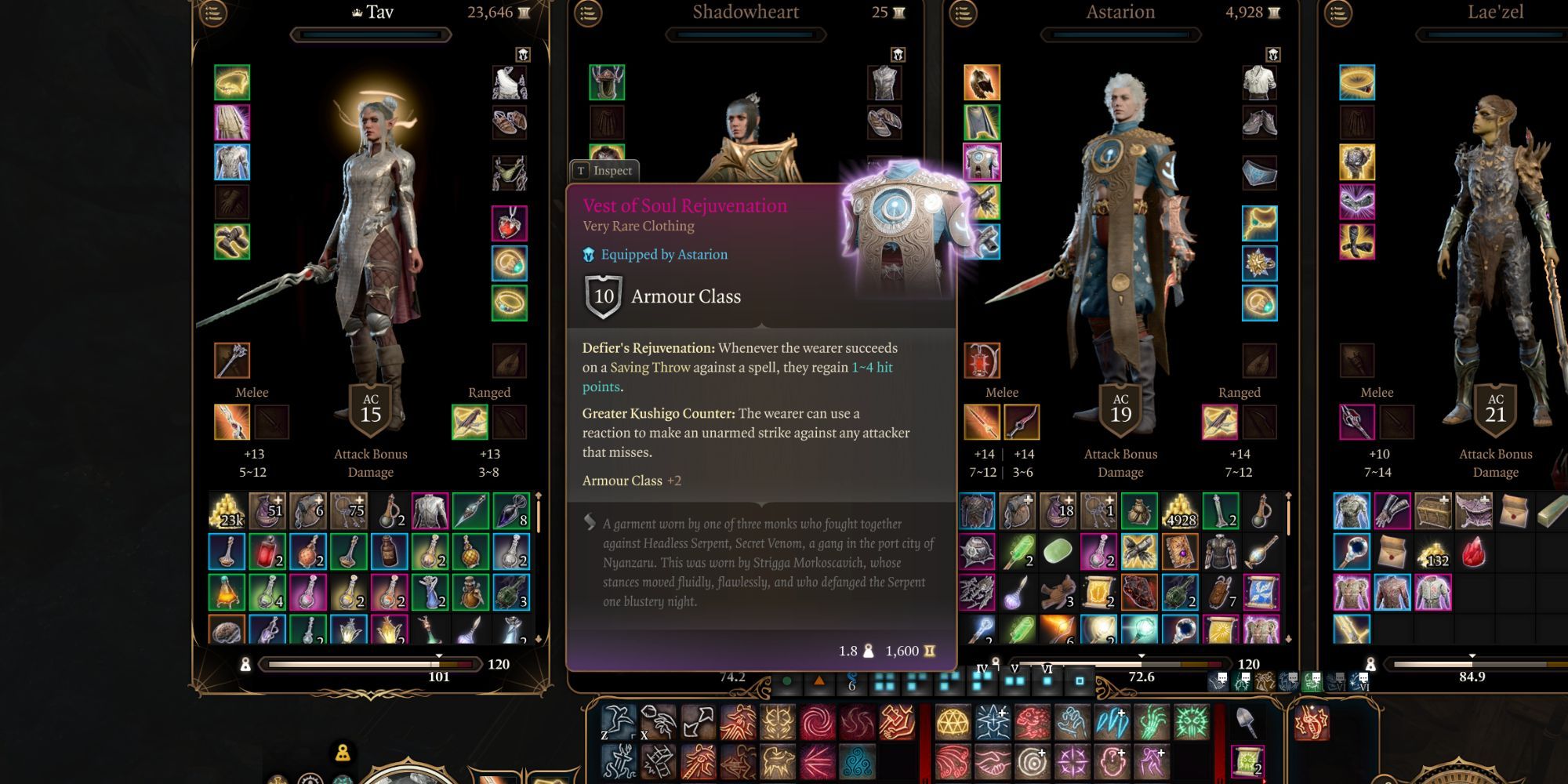Click the scrollbar on Tav's inventory grid
1568x784 pixels.
[x=538, y=510]
